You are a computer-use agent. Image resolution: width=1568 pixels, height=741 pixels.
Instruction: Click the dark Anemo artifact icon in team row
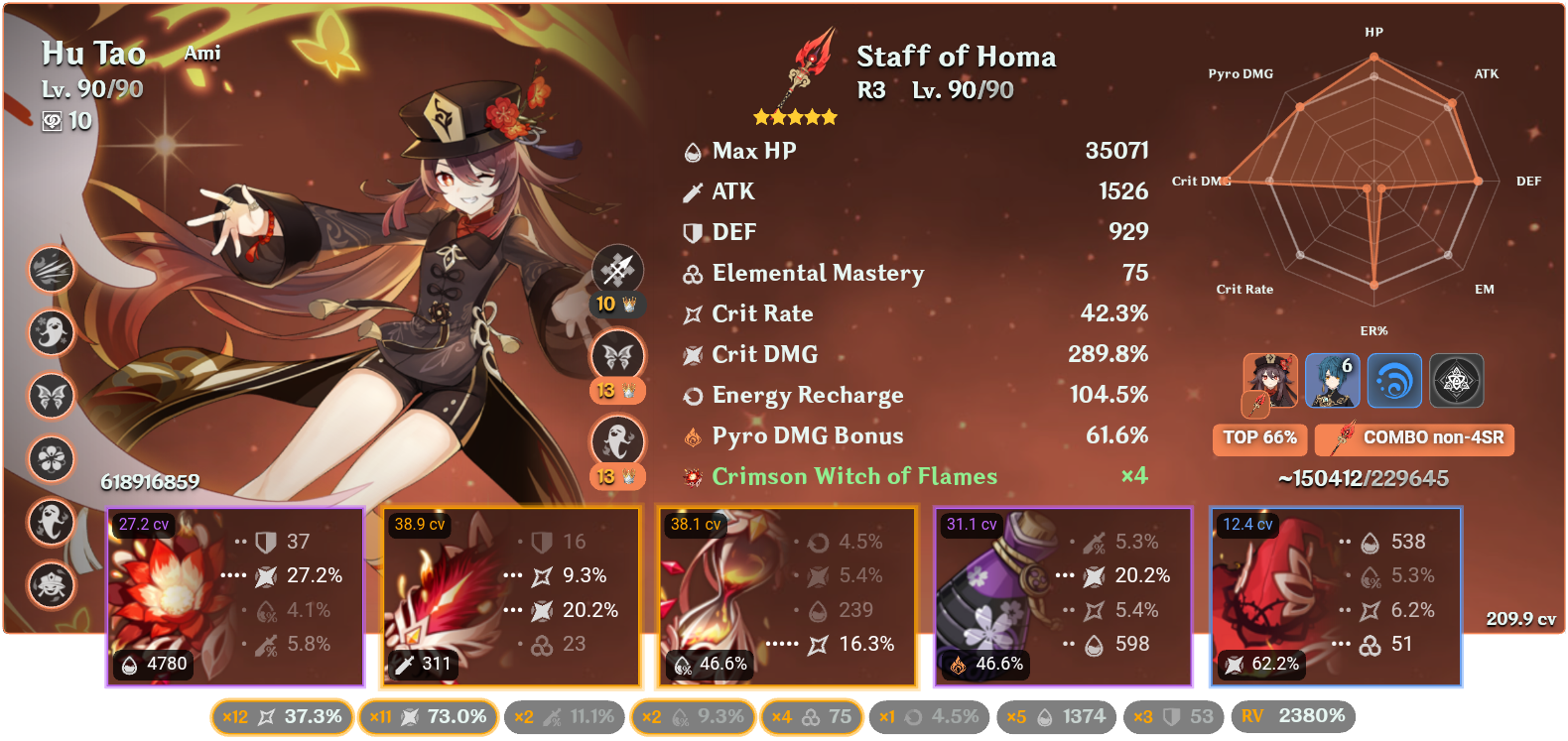(x=1456, y=380)
